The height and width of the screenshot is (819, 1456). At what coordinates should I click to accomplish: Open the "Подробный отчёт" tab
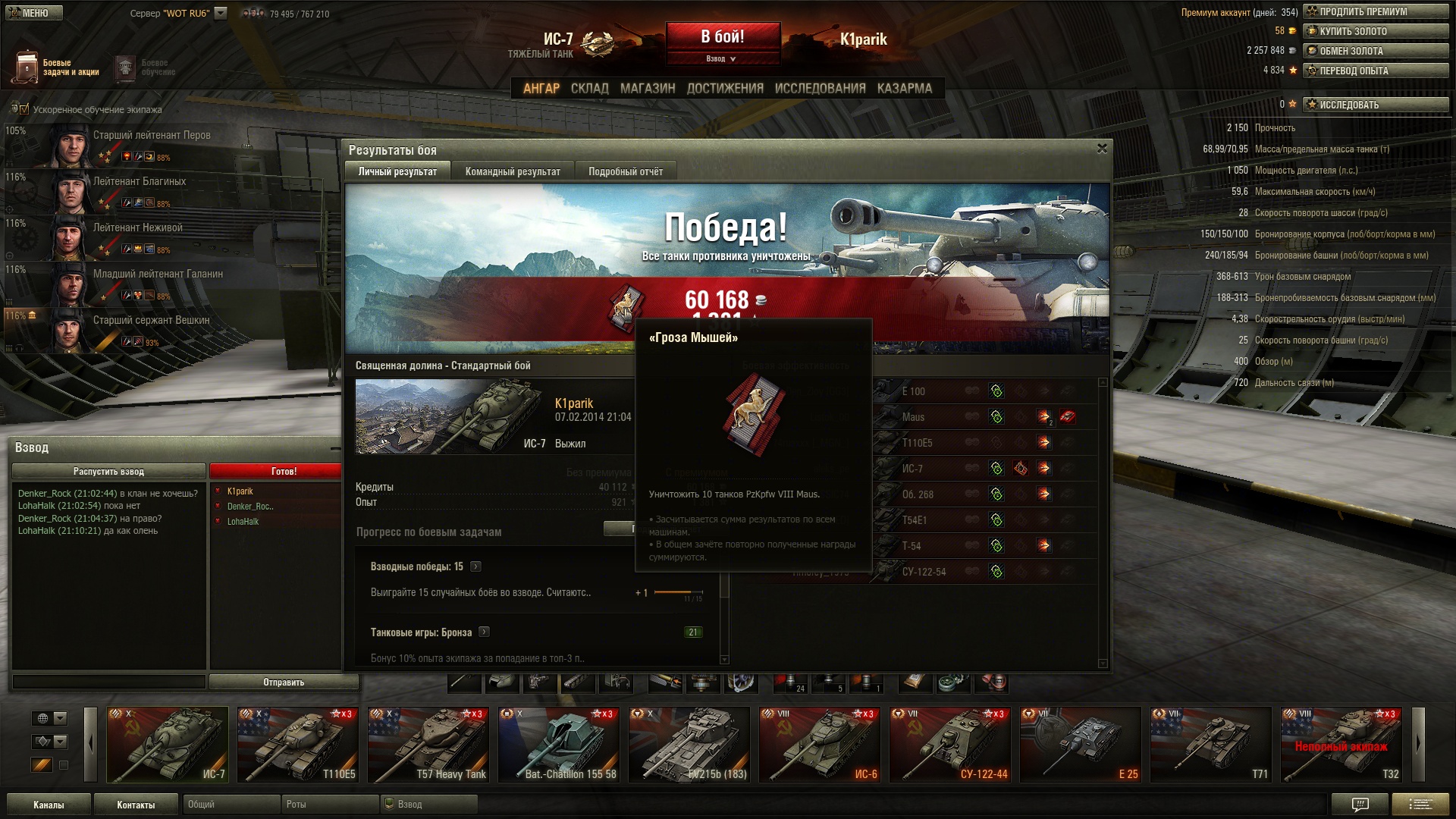pyautogui.click(x=626, y=171)
